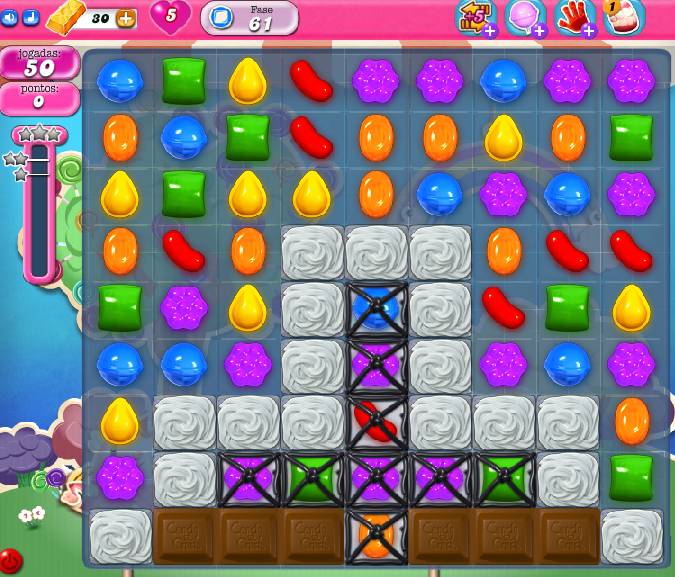Toggle the music note icon
The height and width of the screenshot is (577, 675).
pos(30,17)
